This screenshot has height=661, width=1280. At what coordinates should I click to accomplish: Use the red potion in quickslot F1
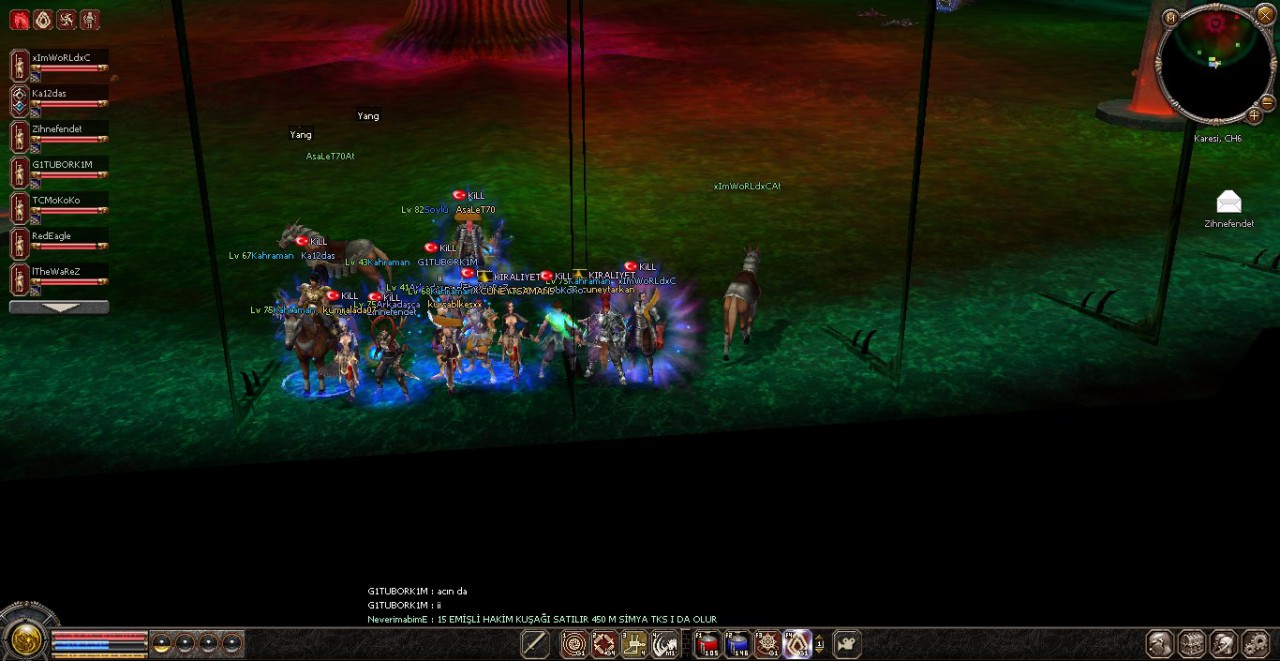[x=709, y=645]
